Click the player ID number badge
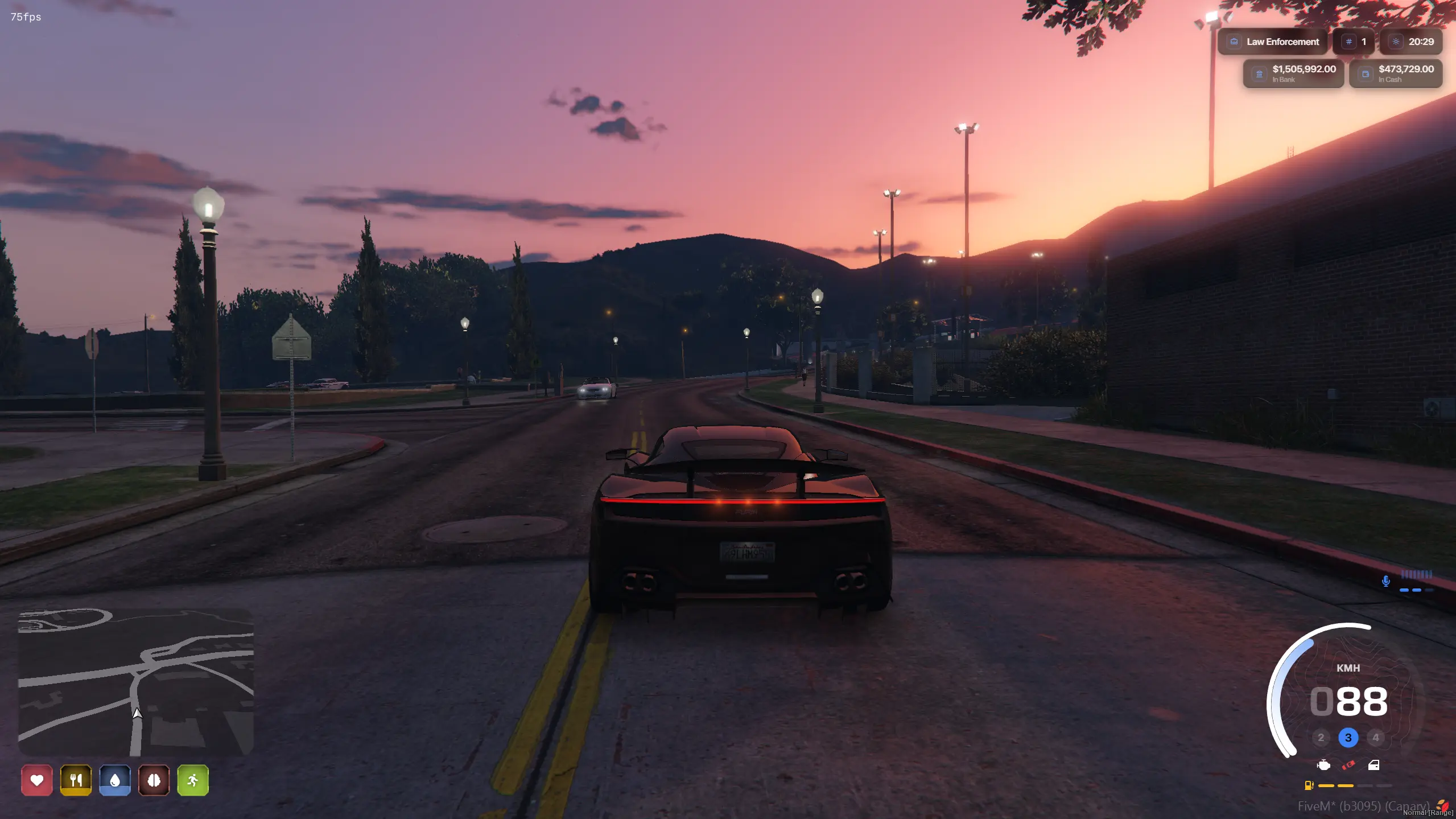Image resolution: width=1456 pixels, height=819 pixels. (x=1354, y=42)
